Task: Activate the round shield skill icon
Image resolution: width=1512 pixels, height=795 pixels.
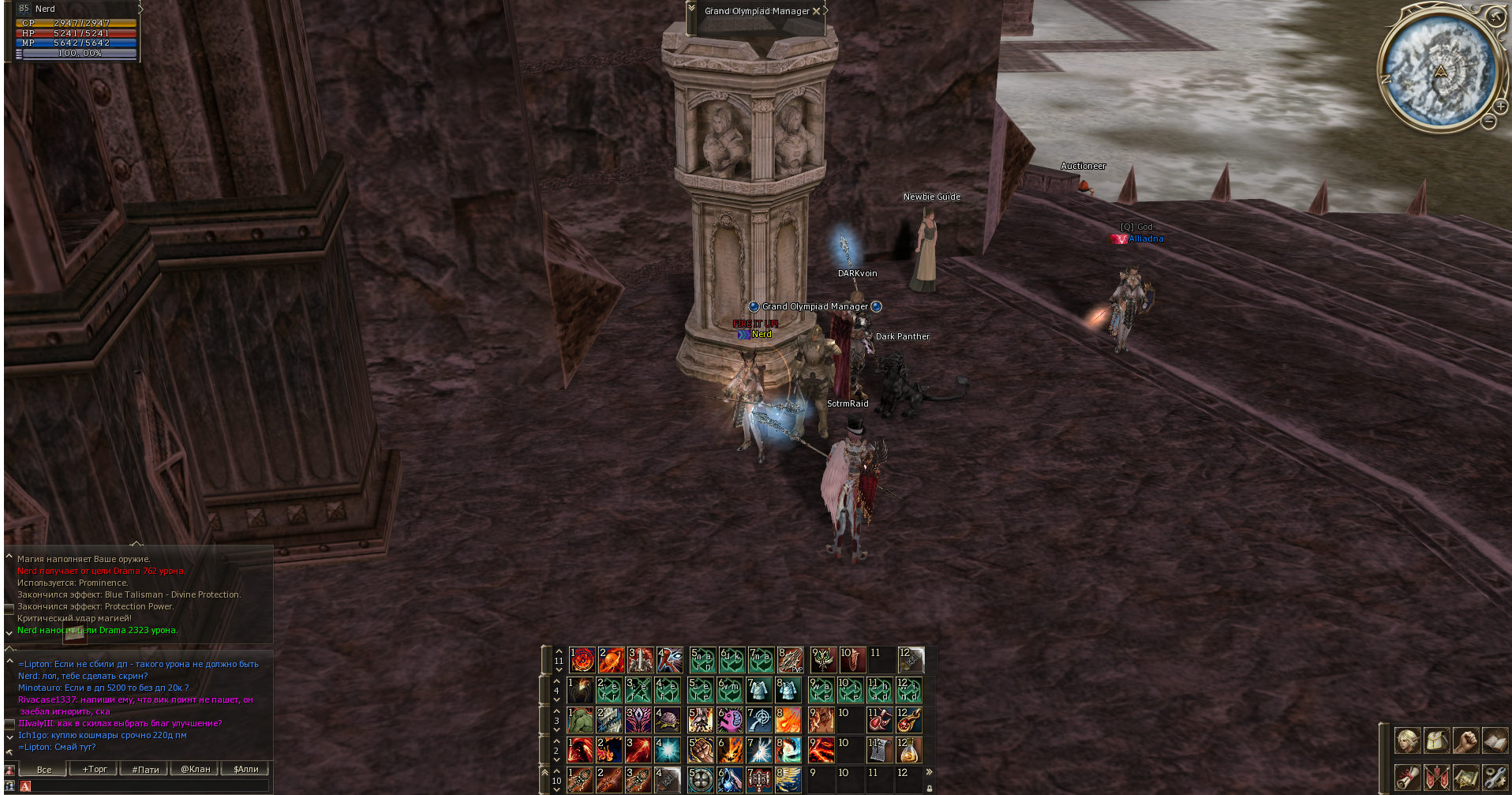Action: pos(700,780)
